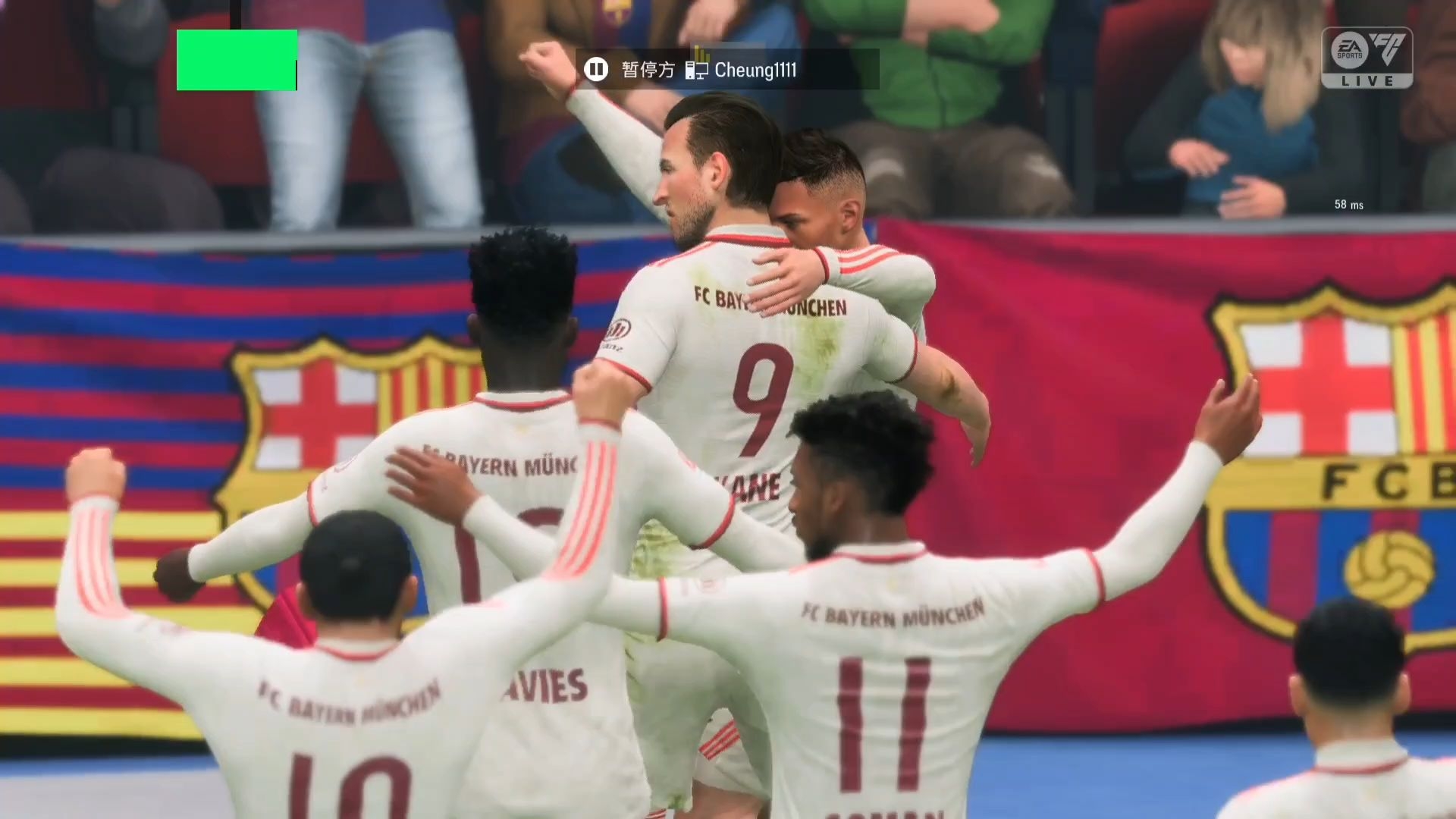Select the Cheung1111 player name
This screenshot has height=819, width=1456.
[x=755, y=71]
